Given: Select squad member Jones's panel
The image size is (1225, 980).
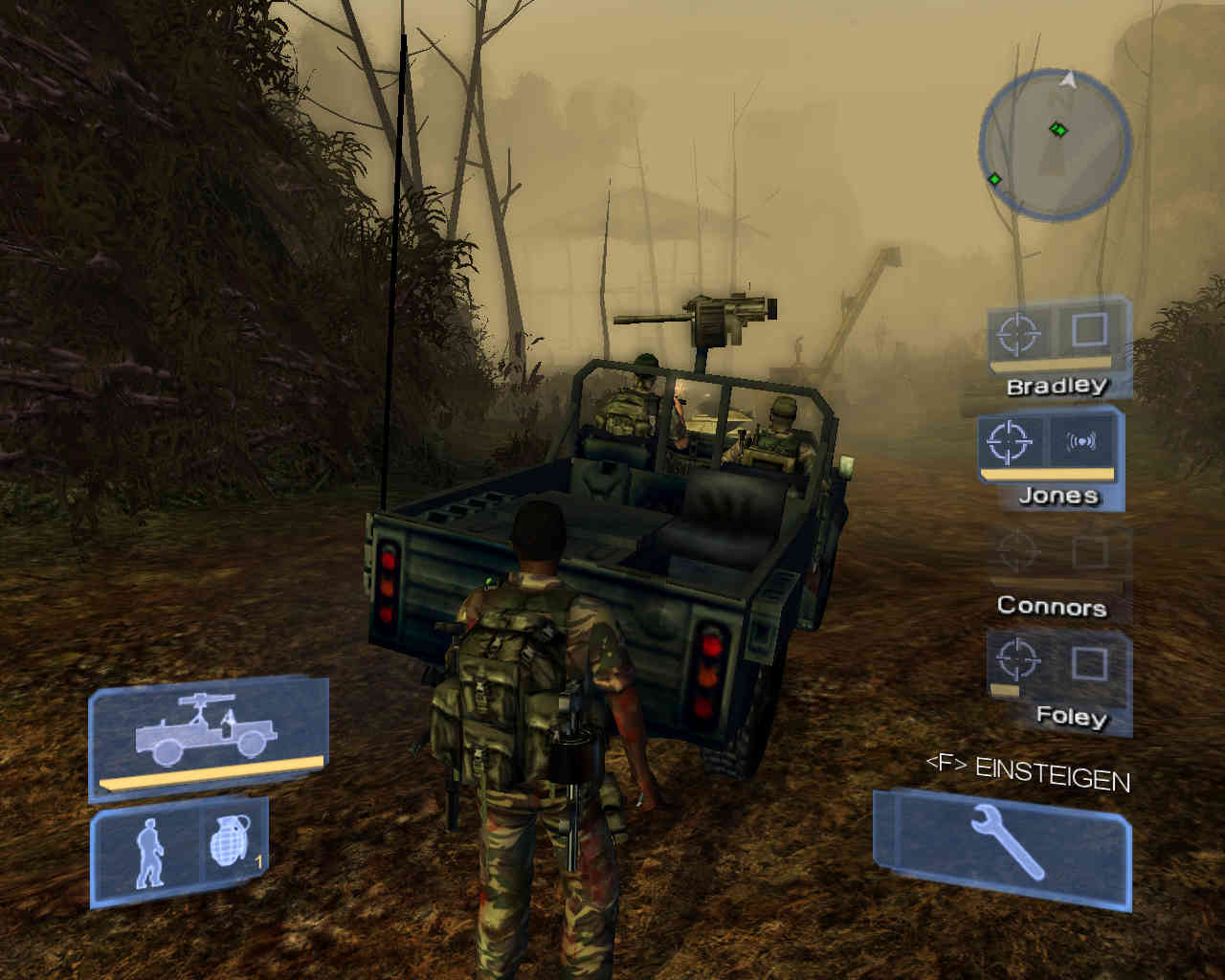Looking at the screenshot, I should [1050, 457].
